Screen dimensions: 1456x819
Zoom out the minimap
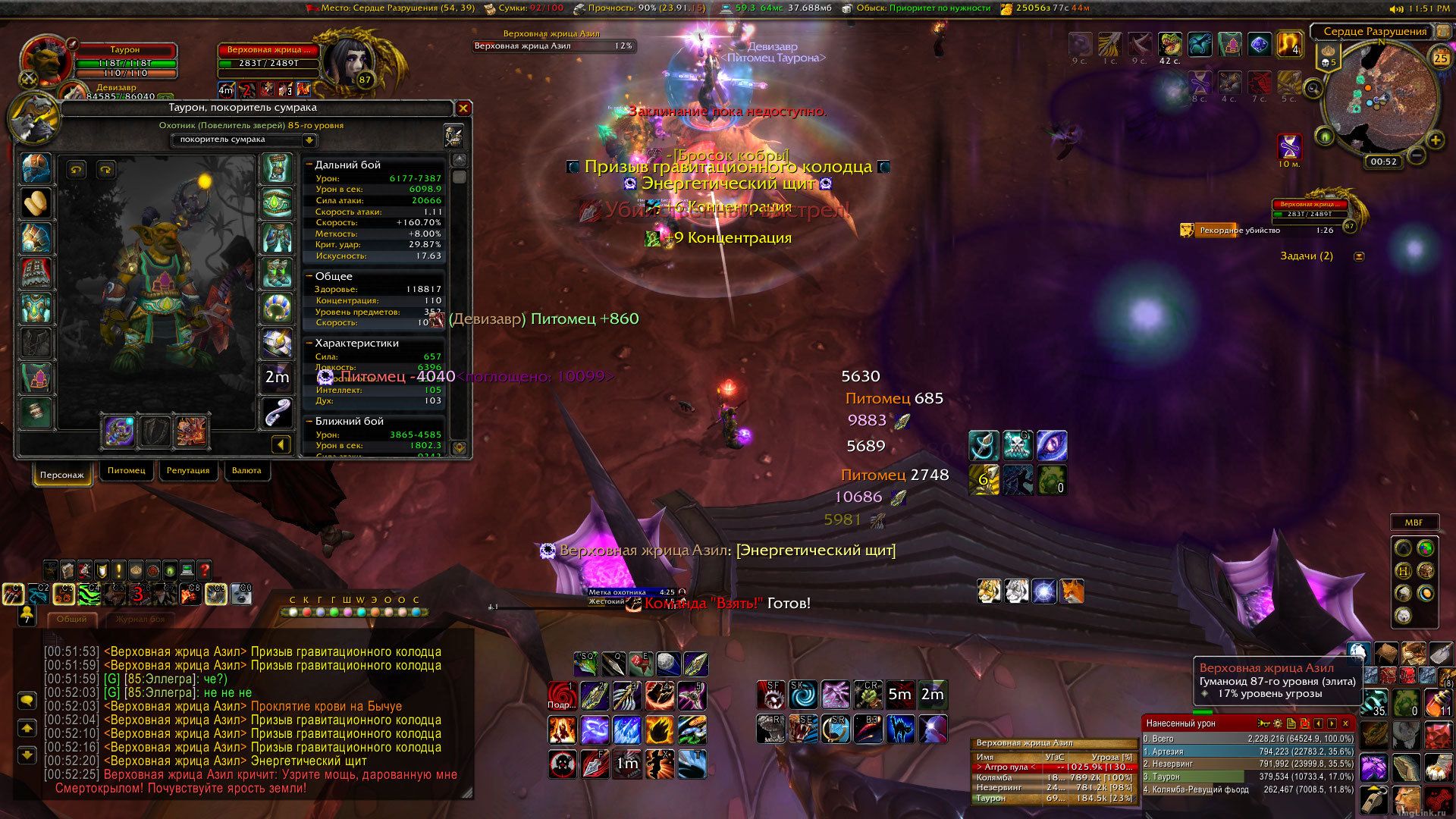tap(1416, 156)
